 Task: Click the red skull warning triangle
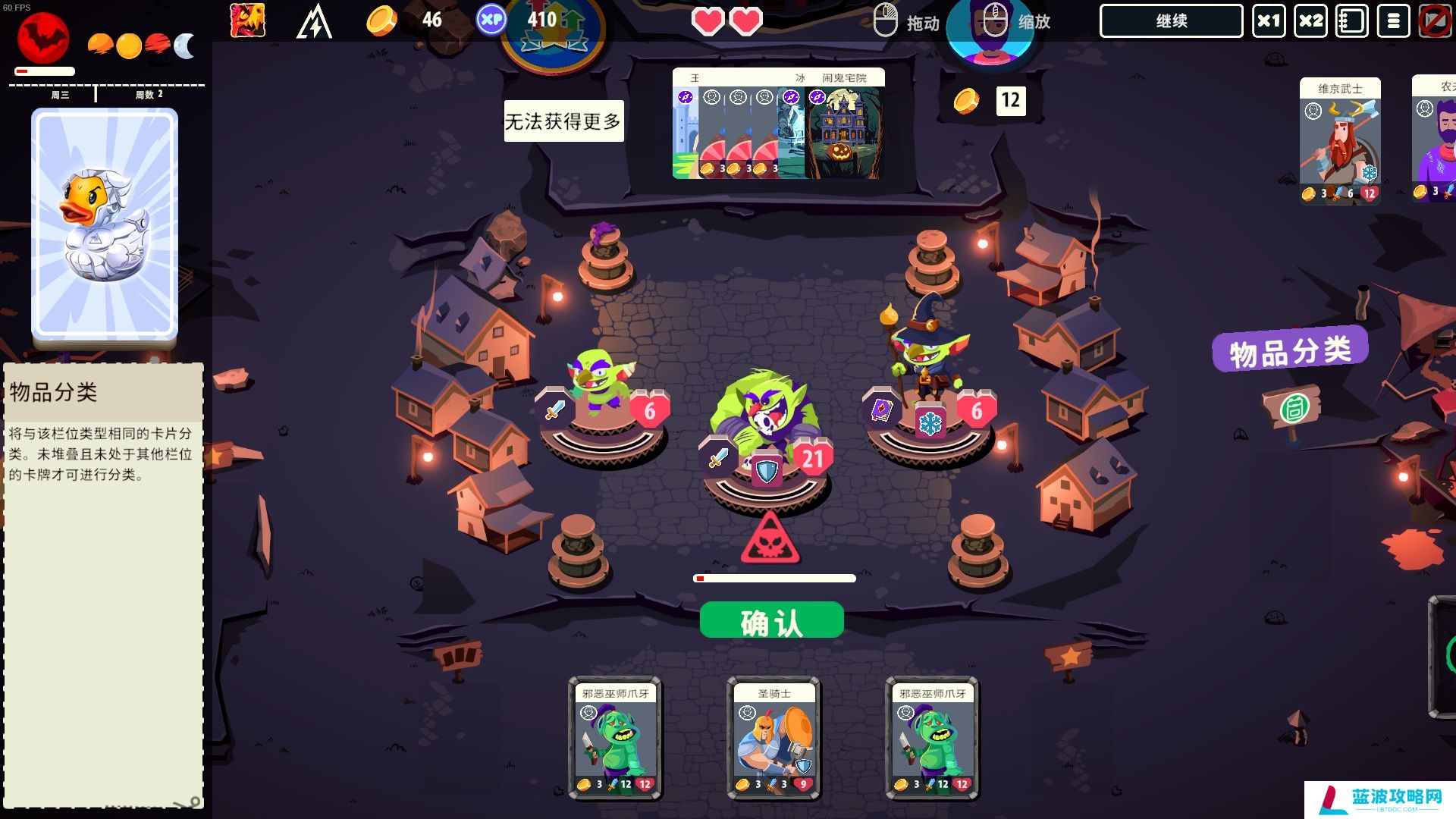coord(770,540)
